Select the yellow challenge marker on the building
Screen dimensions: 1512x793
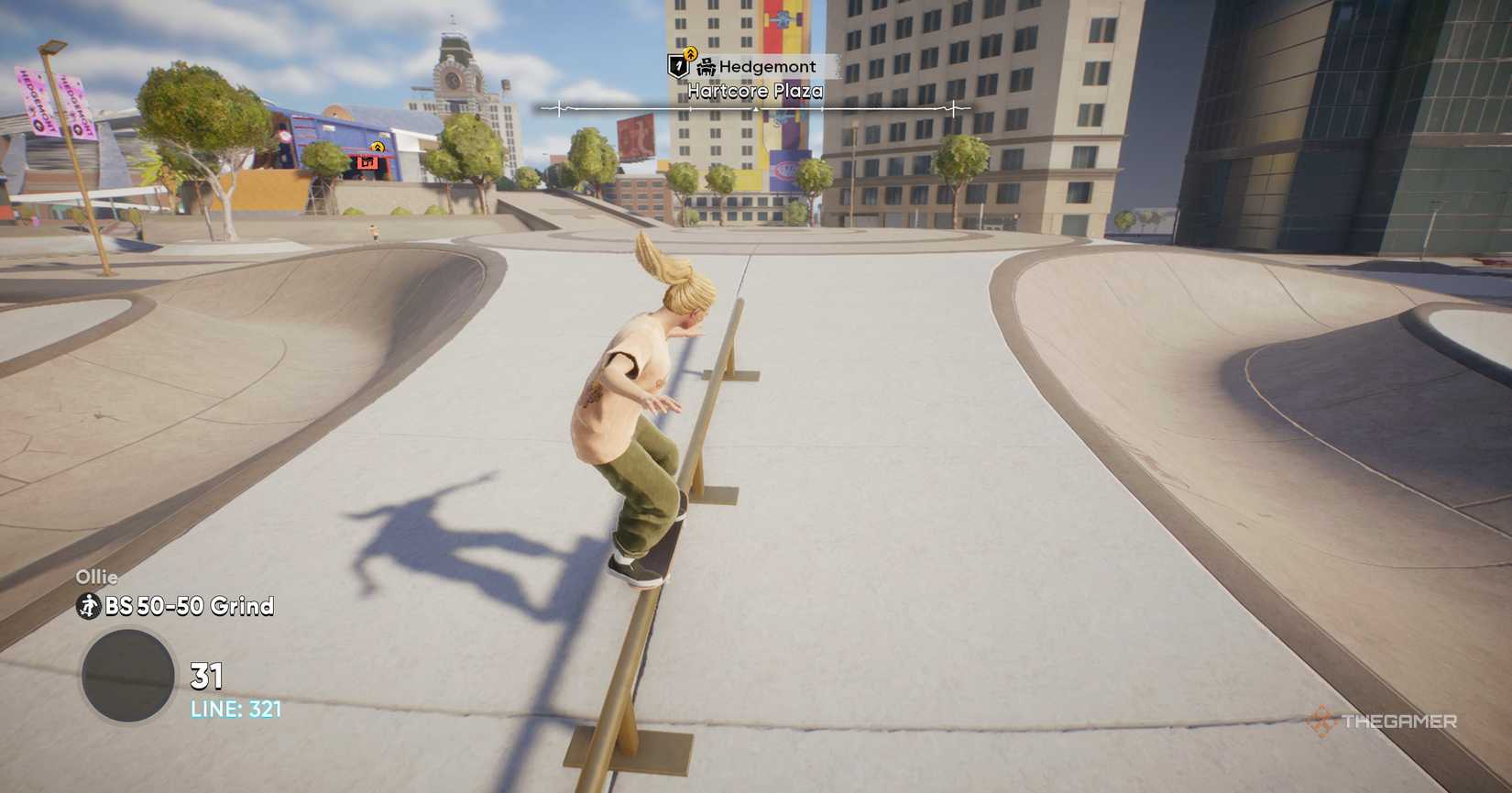tap(378, 147)
